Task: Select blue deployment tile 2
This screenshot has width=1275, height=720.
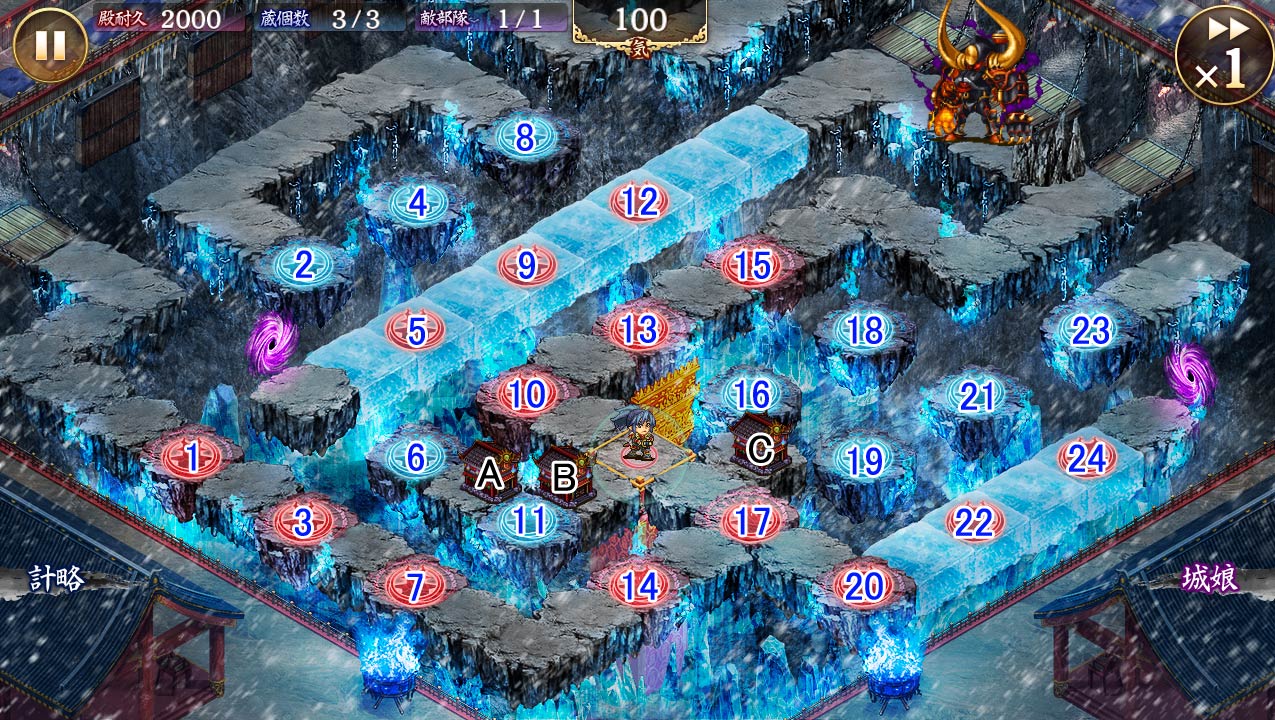Action: (303, 265)
